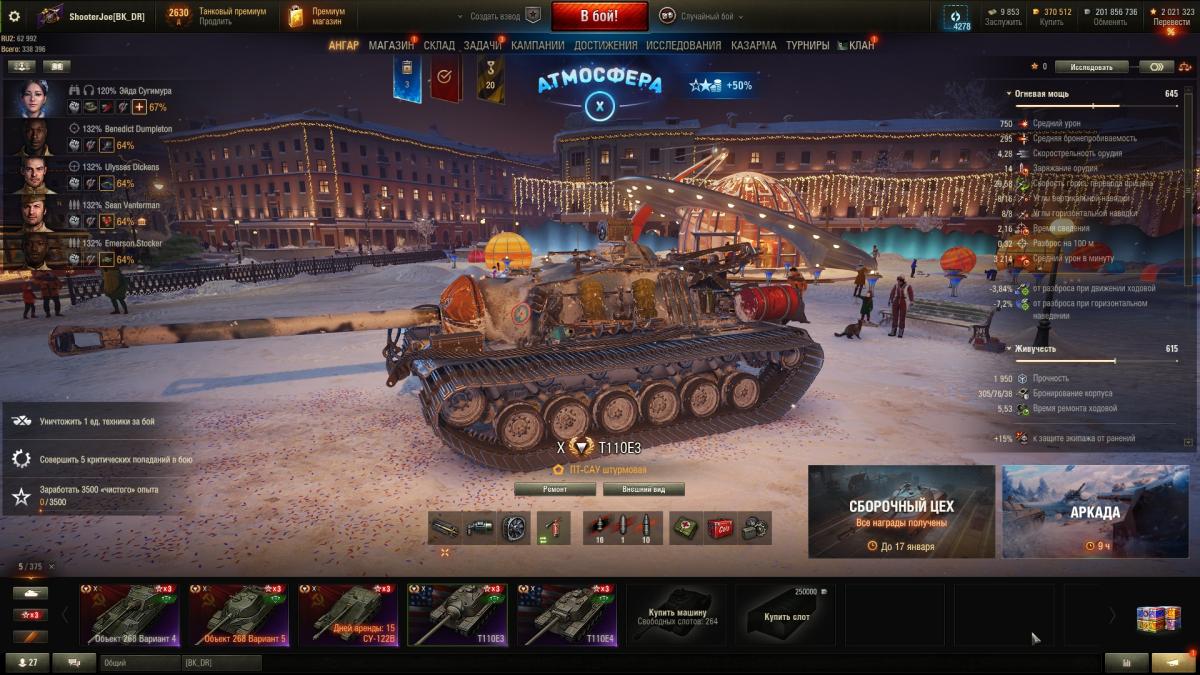
Task: Click the Исследовать button
Action: (1091, 67)
